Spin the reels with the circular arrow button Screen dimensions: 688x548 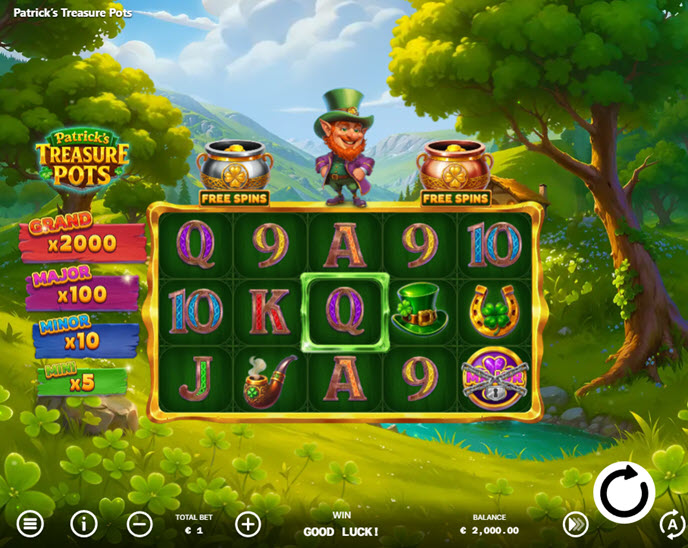coord(624,492)
